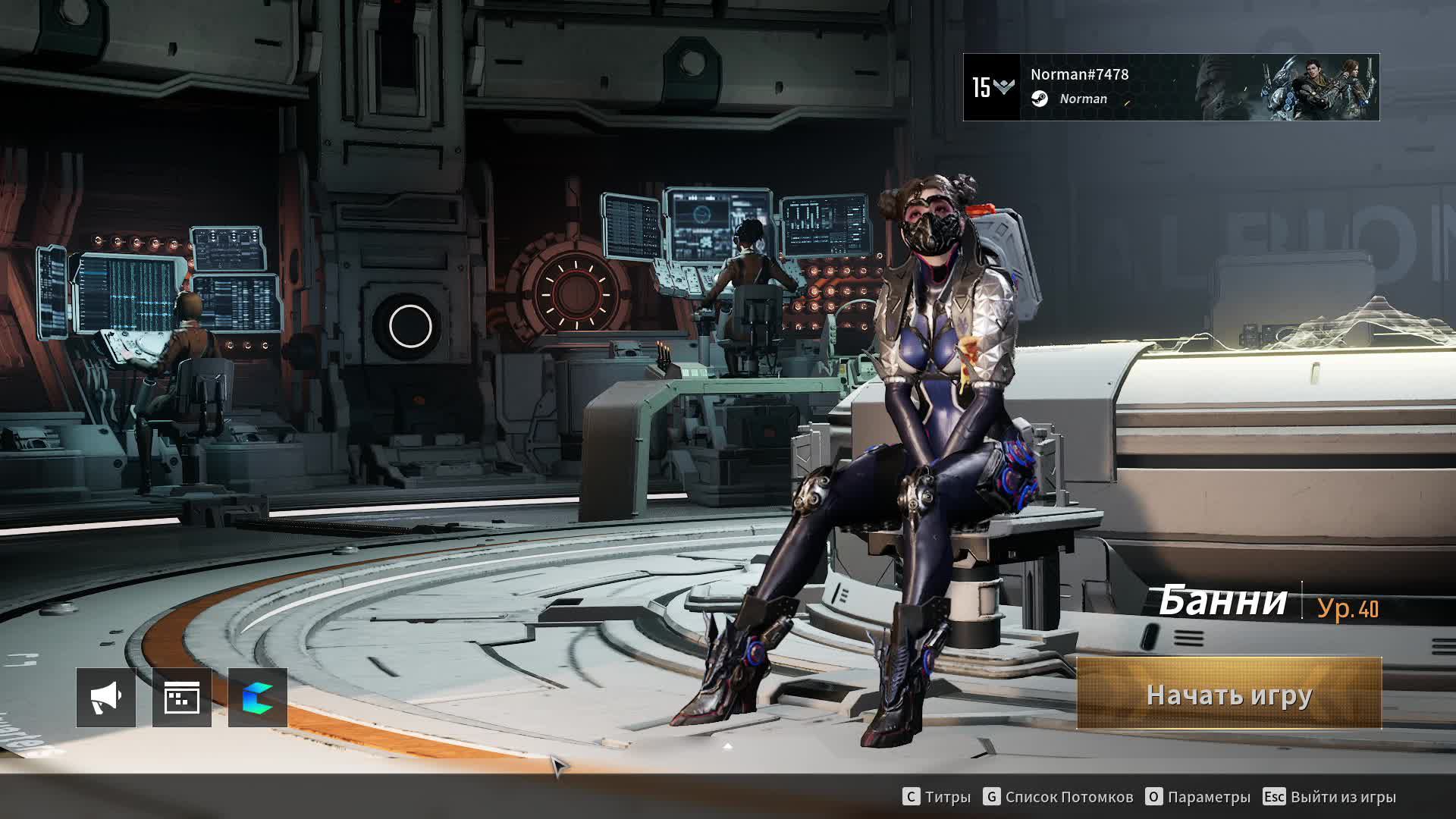
Task: Click the teal C logo icon
Action: coord(258,698)
